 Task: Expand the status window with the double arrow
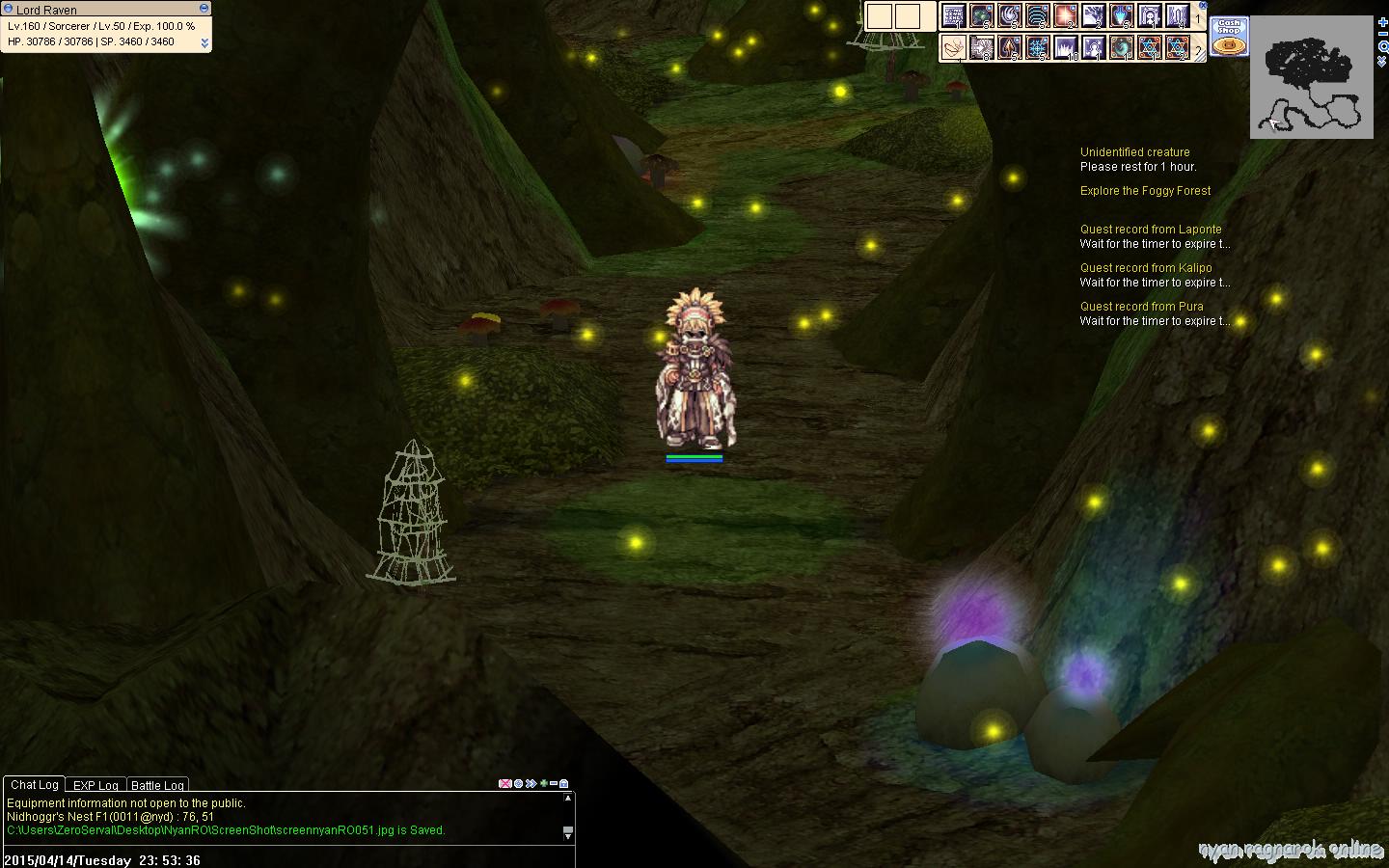click(x=204, y=43)
